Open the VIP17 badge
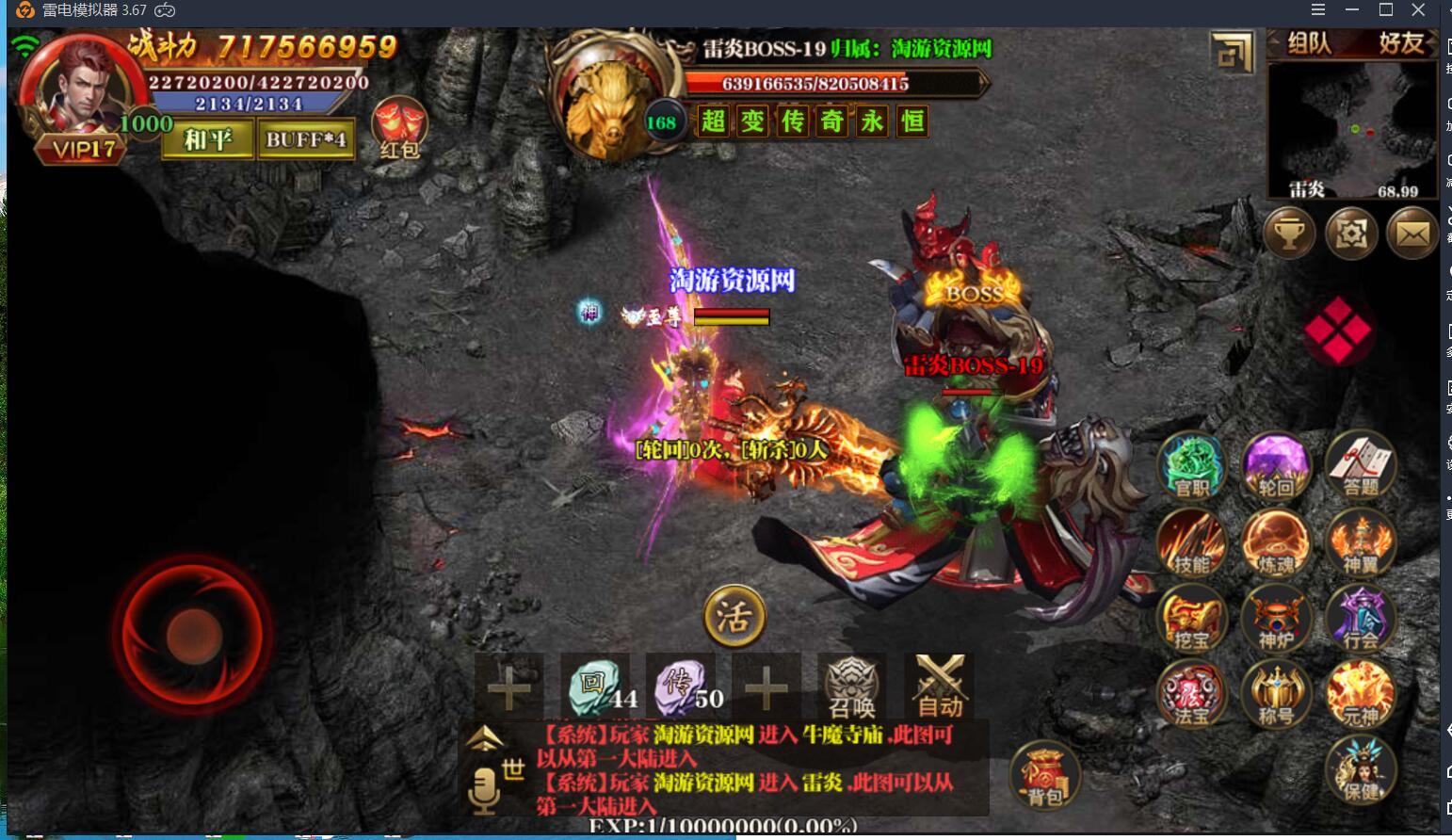This screenshot has height=840, width=1452. [83, 149]
